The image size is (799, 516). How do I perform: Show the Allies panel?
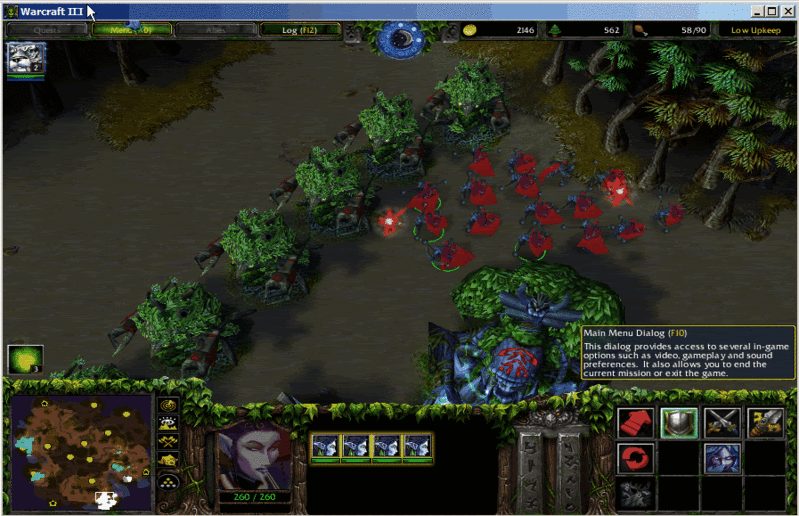[x=215, y=30]
